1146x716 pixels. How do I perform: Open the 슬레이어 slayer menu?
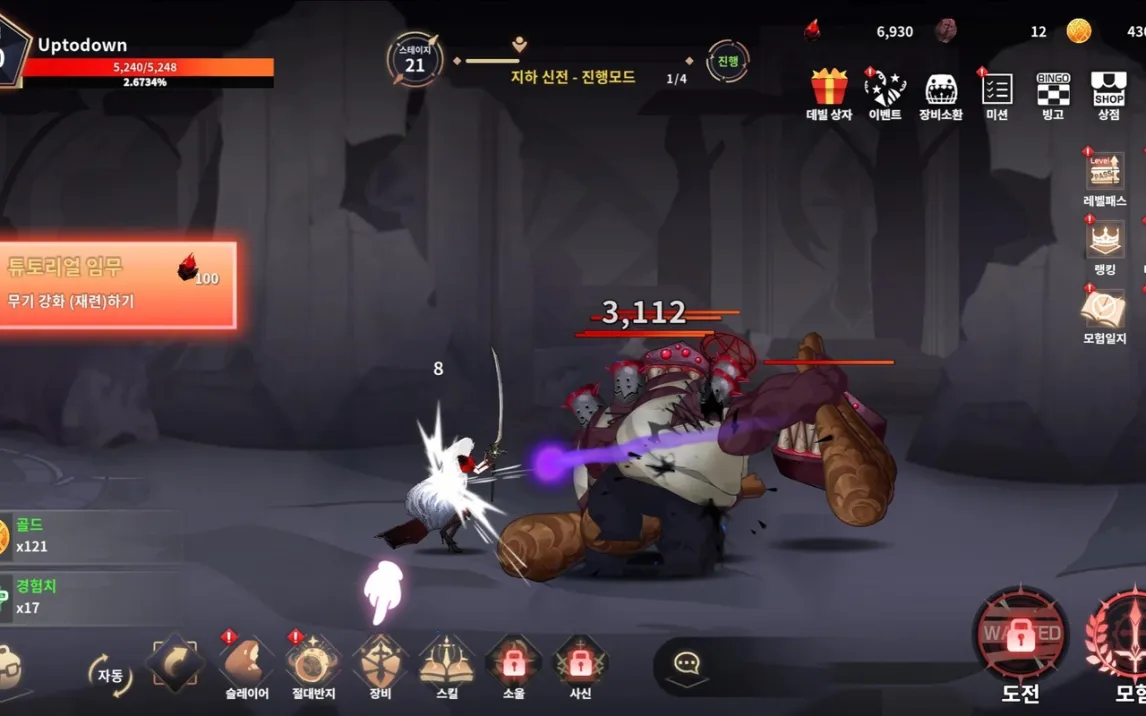[x=246, y=664]
